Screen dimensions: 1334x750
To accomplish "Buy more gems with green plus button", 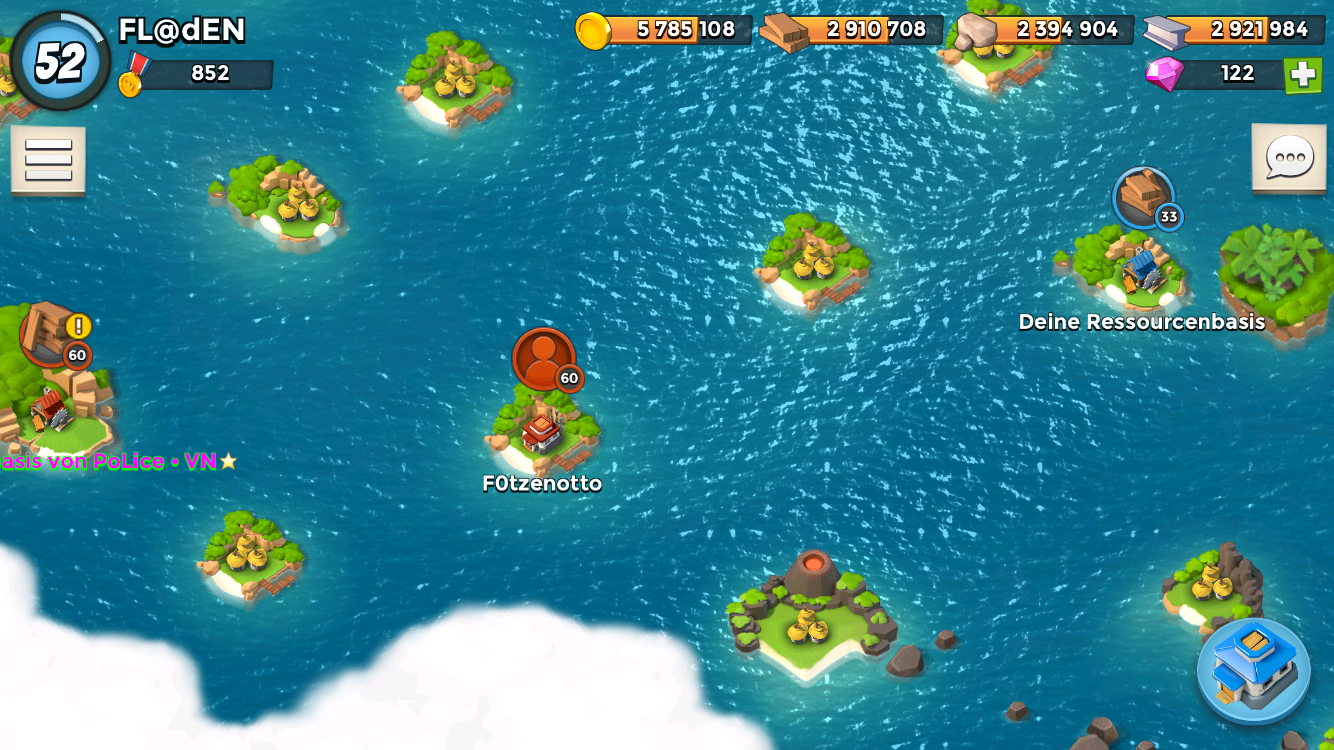I will (1303, 74).
